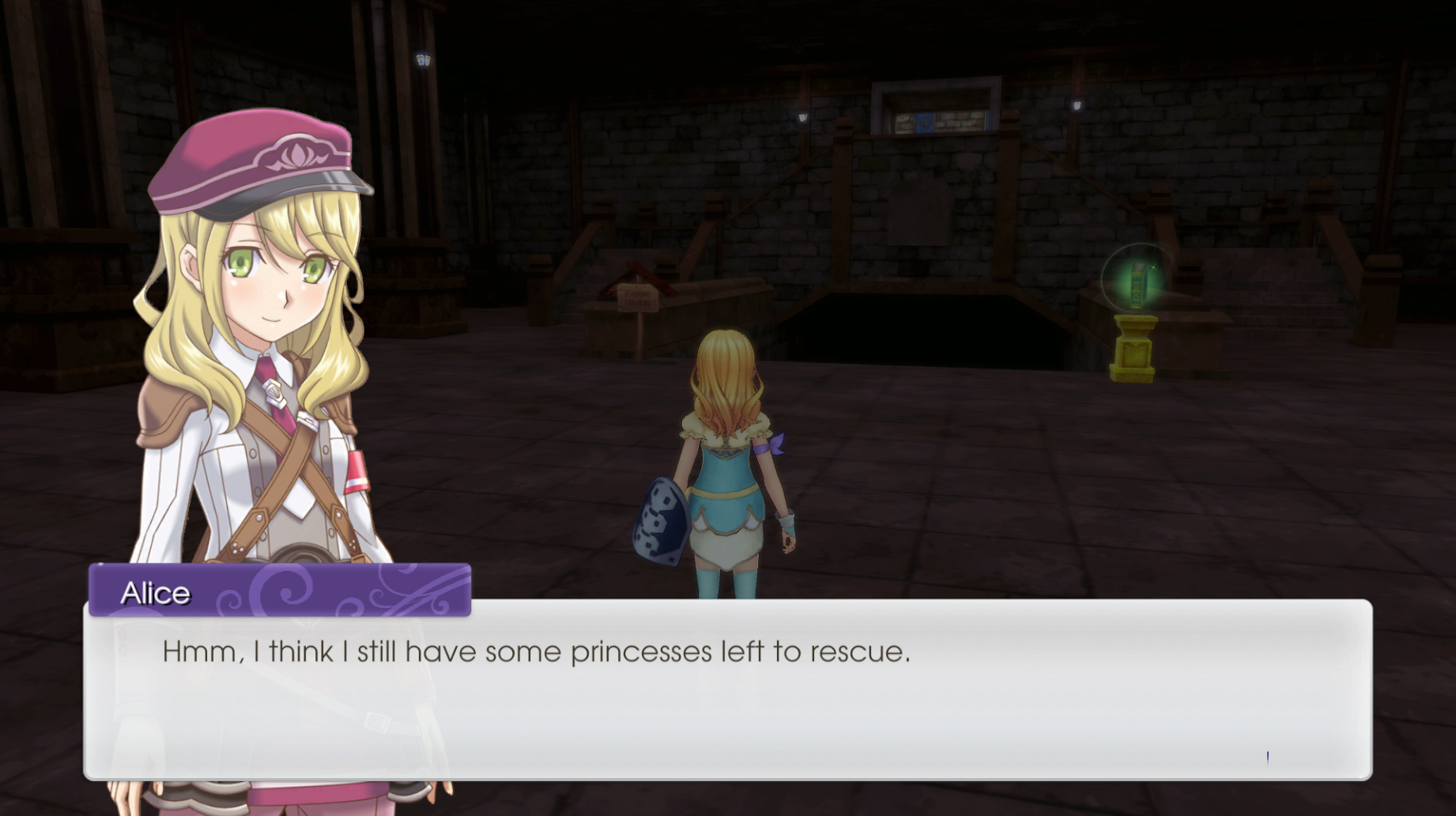Select the player character standing mid-room

(x=724, y=459)
